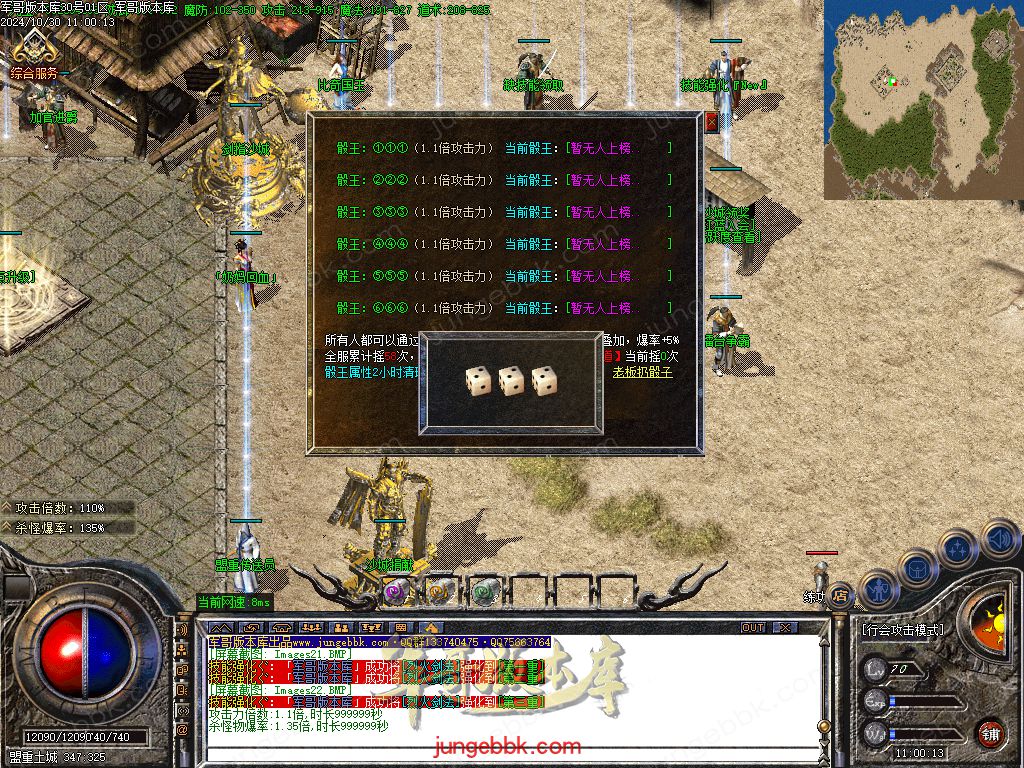Screen dimensions: 1024x768
Task: Open the minimap
Action: pyautogui.click(x=922, y=98)
